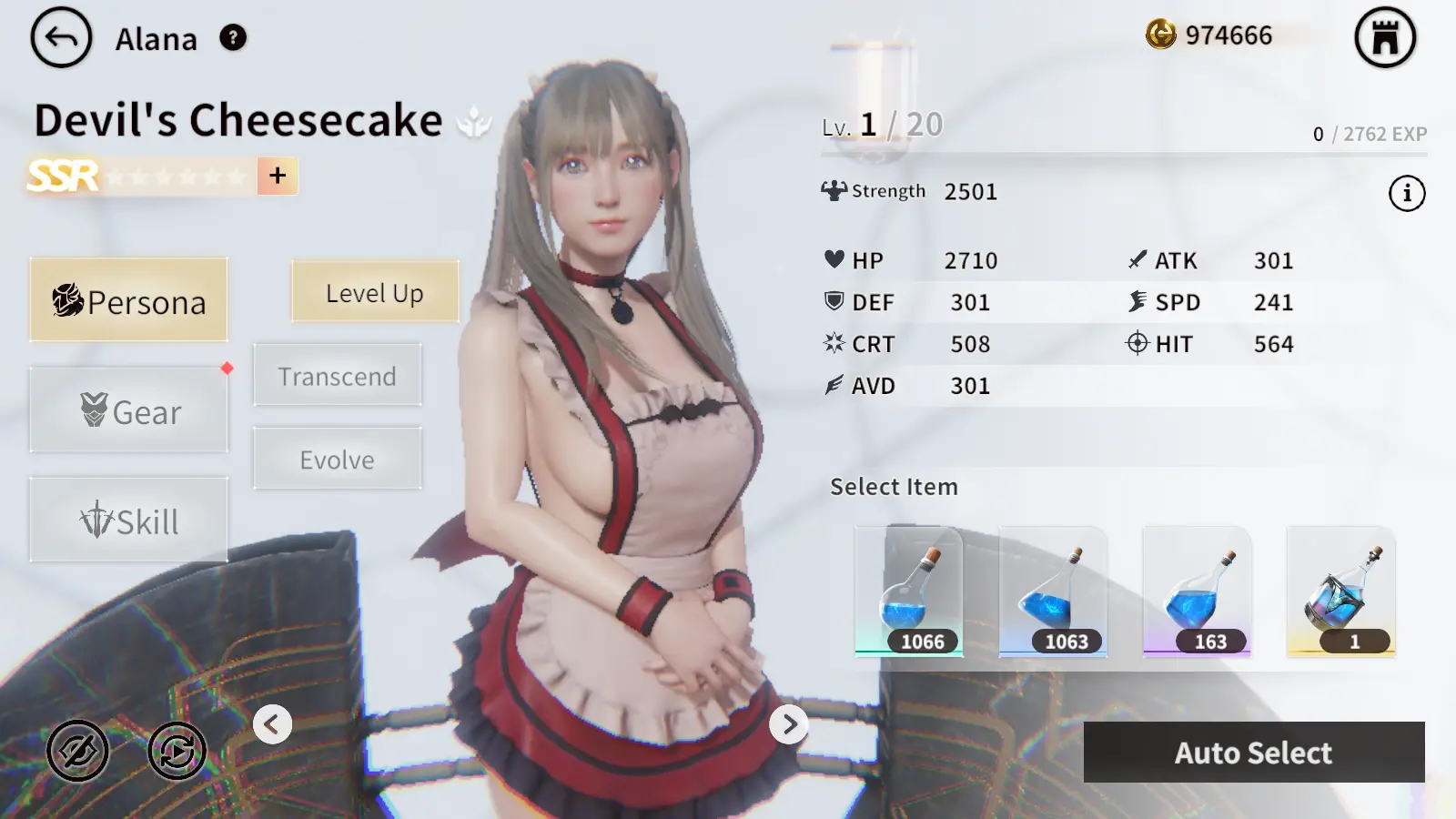Select the EXP potion with 1066 count

coord(909,591)
